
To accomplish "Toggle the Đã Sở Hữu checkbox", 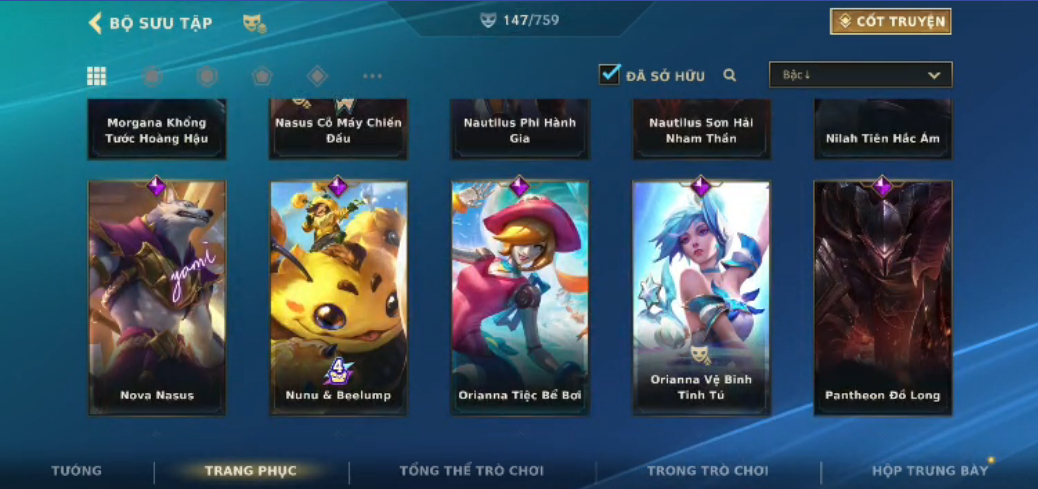I will [609, 74].
